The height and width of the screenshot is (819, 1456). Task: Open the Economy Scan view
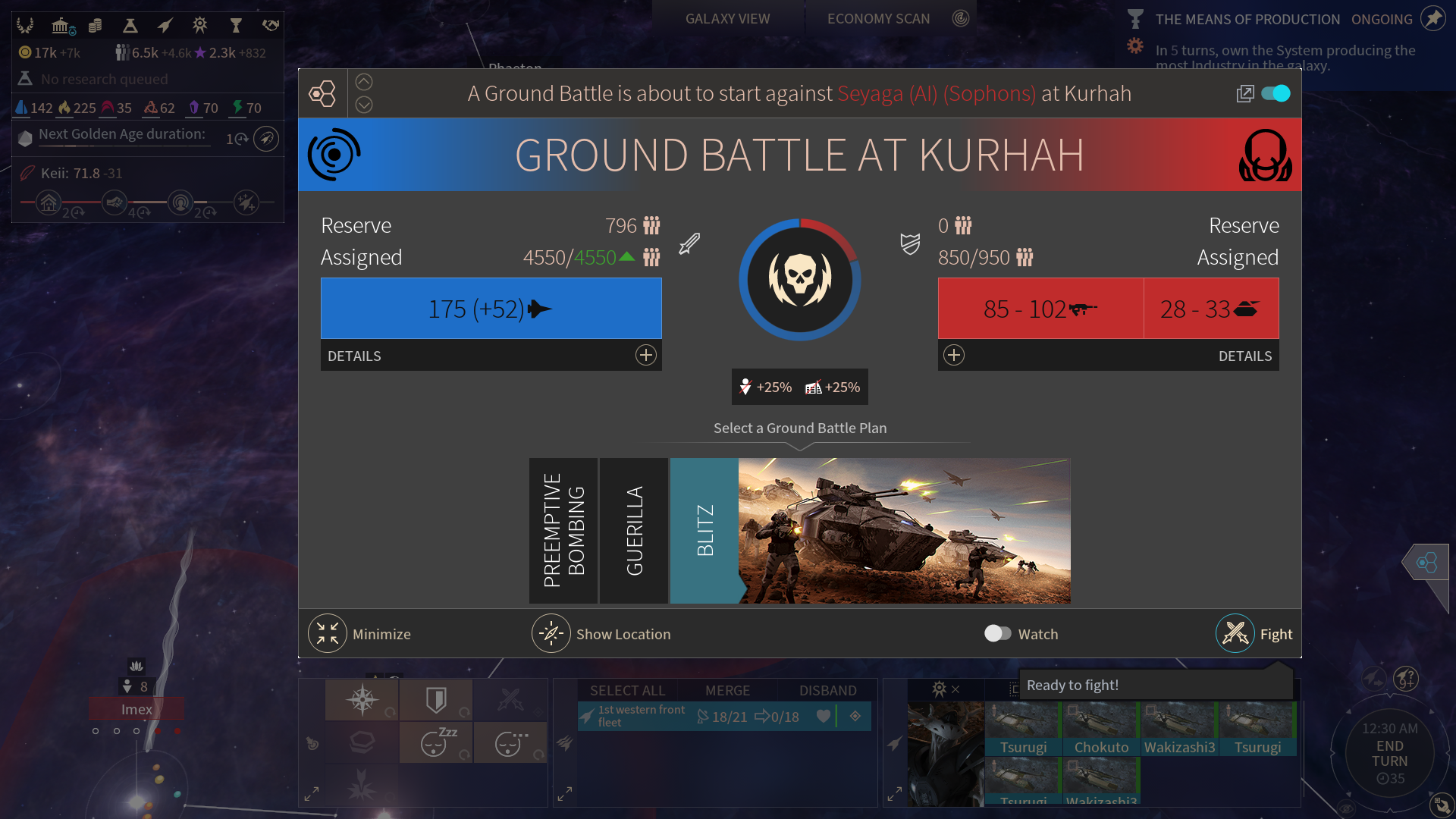[x=878, y=19]
